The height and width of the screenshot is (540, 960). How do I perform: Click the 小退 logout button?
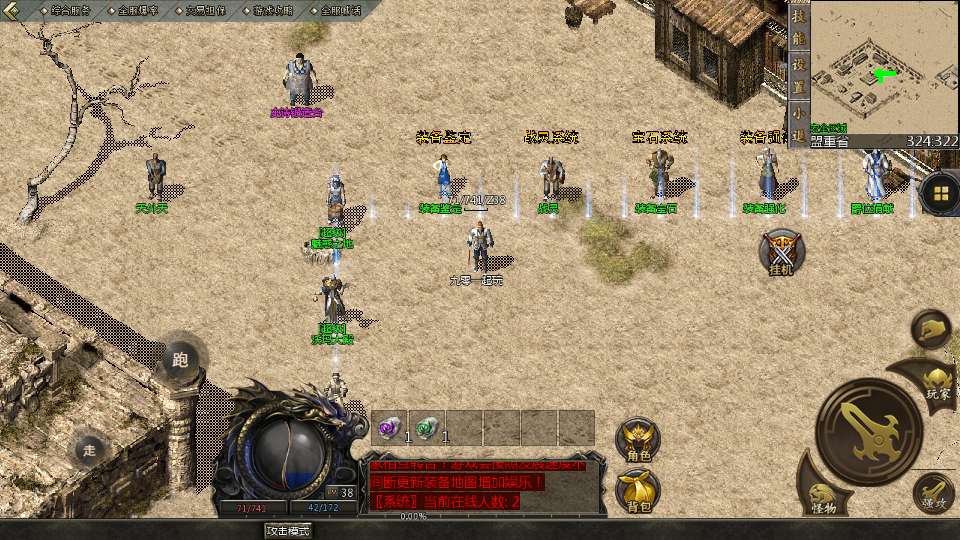pyautogui.click(x=798, y=124)
